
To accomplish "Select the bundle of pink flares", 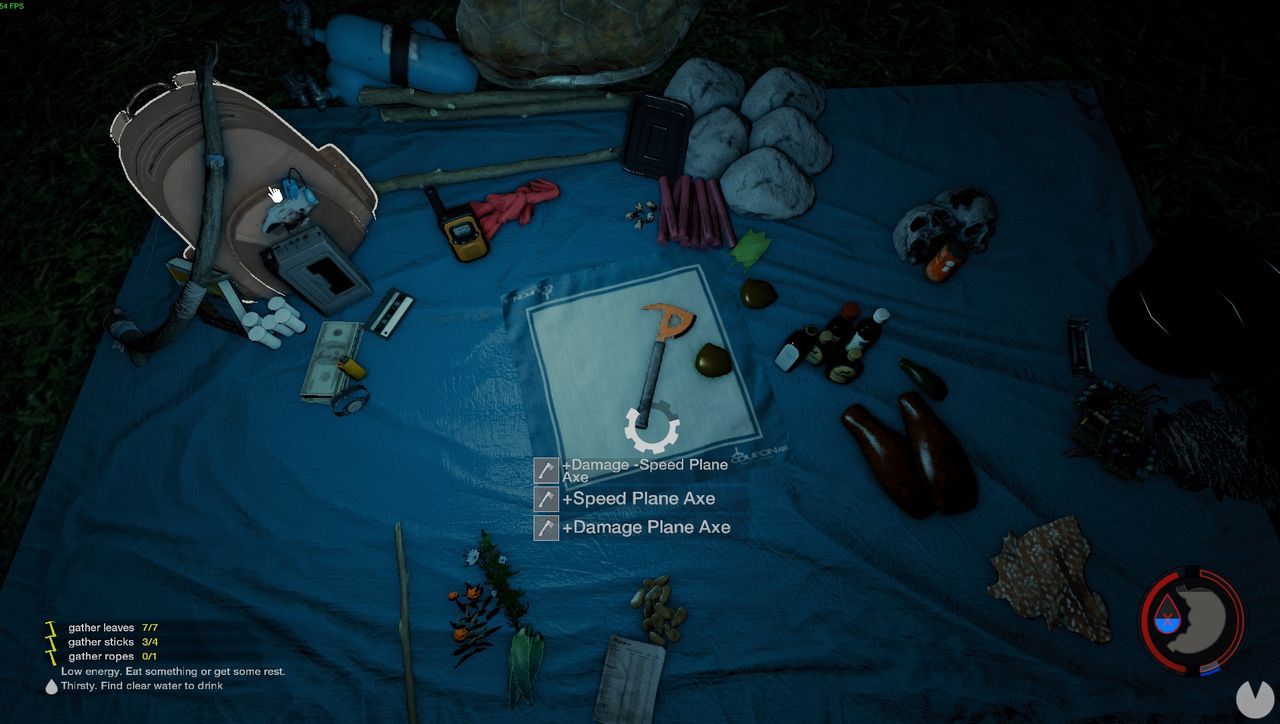I will [x=690, y=210].
